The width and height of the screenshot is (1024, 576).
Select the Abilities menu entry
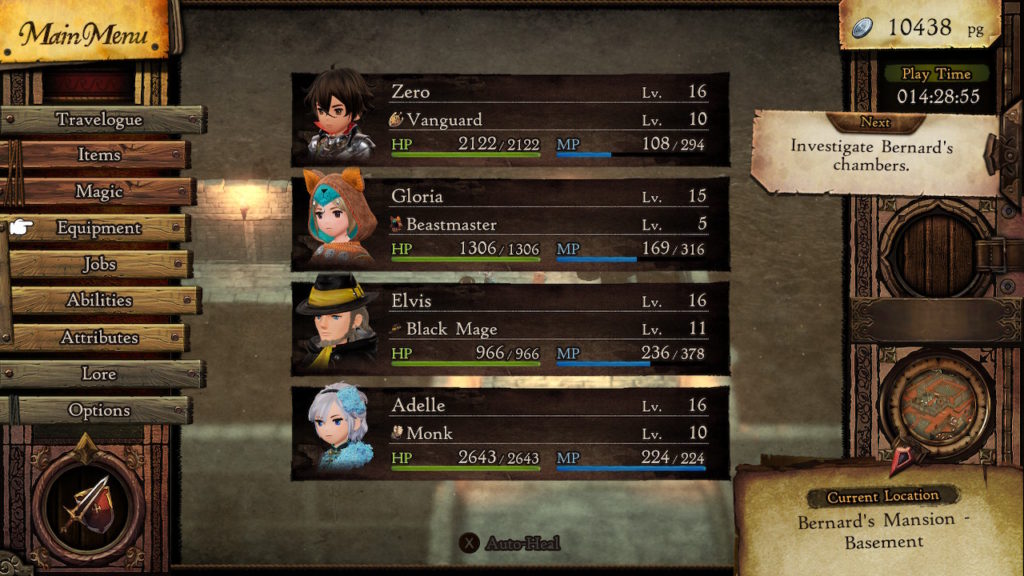99,300
